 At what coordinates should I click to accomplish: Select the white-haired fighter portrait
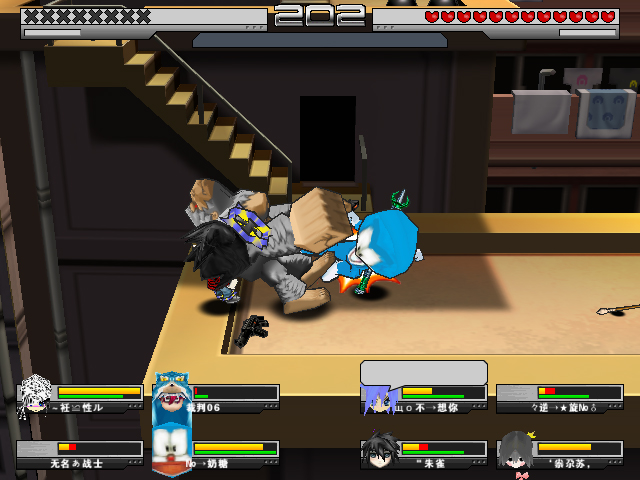[x=36, y=394]
